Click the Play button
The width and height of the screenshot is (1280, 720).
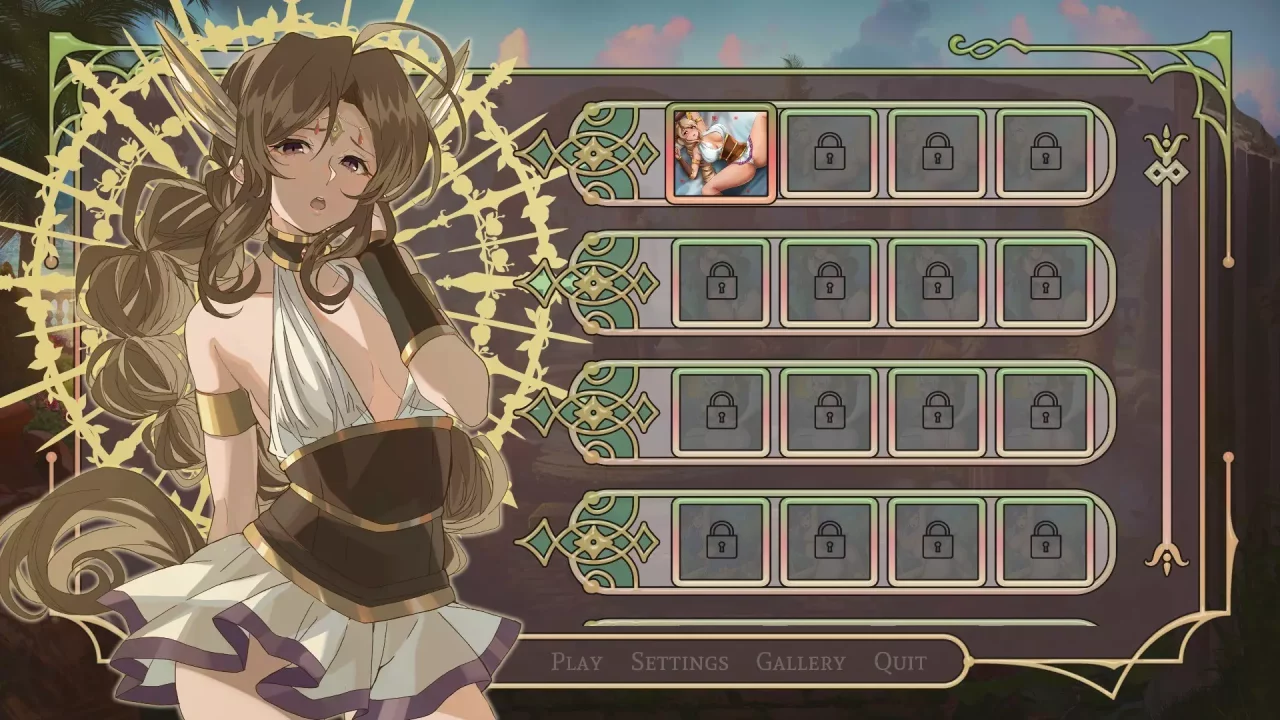coord(577,662)
